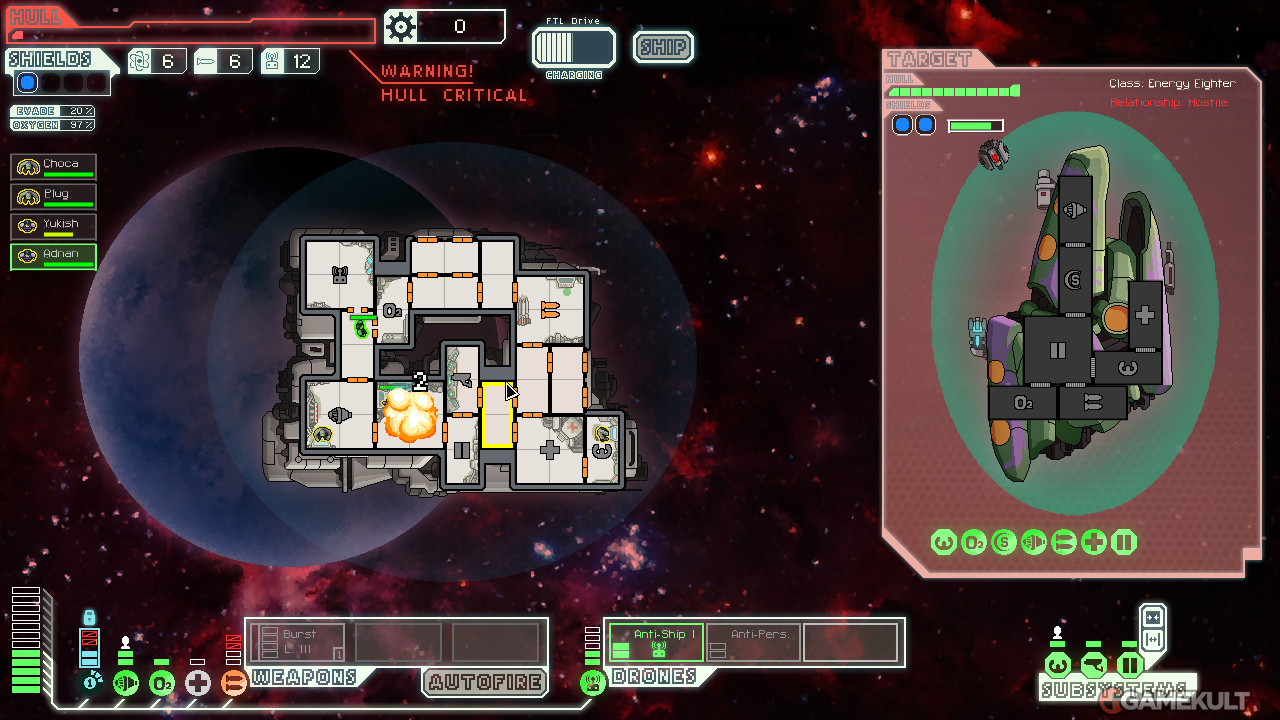This screenshot has width=1280, height=720.
Task: Click the drone control system icon
Action: [593, 683]
